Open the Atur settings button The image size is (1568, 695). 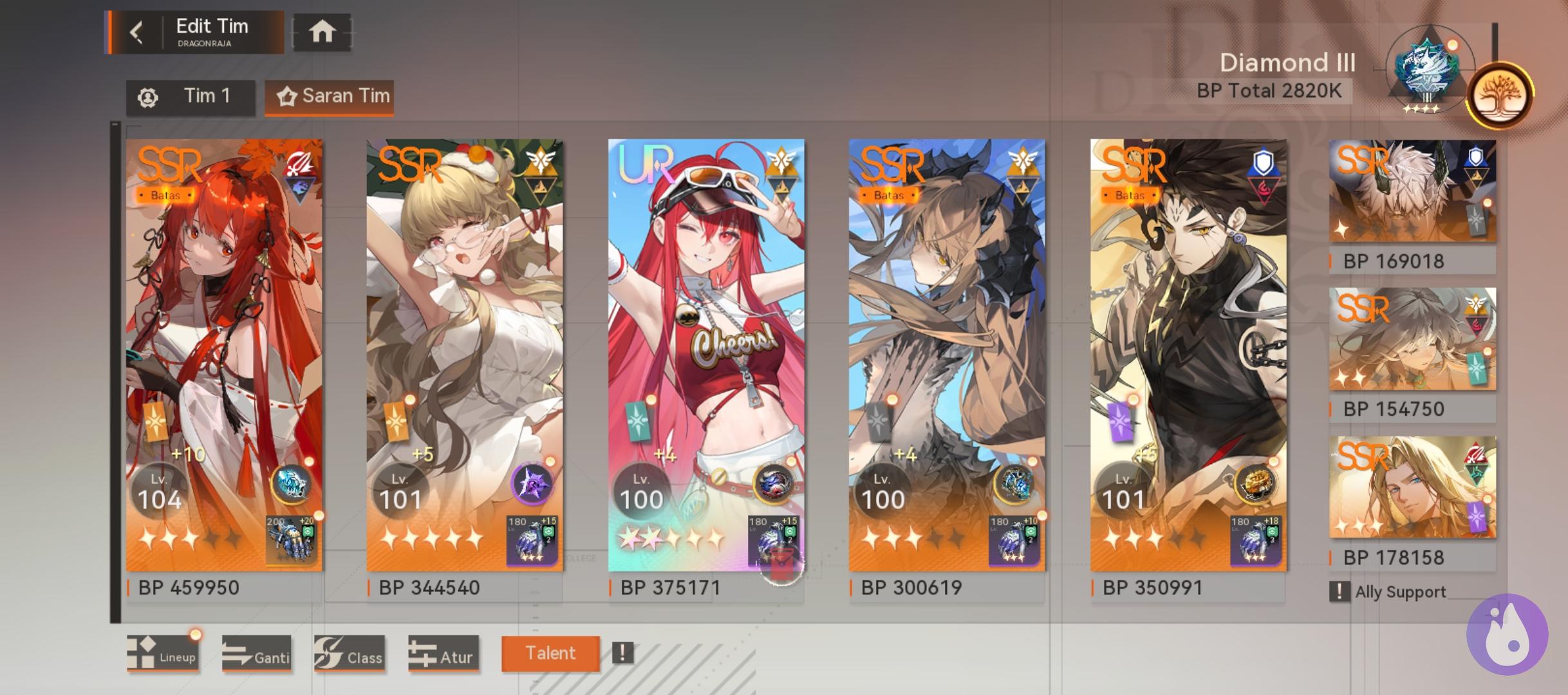pyautogui.click(x=443, y=654)
